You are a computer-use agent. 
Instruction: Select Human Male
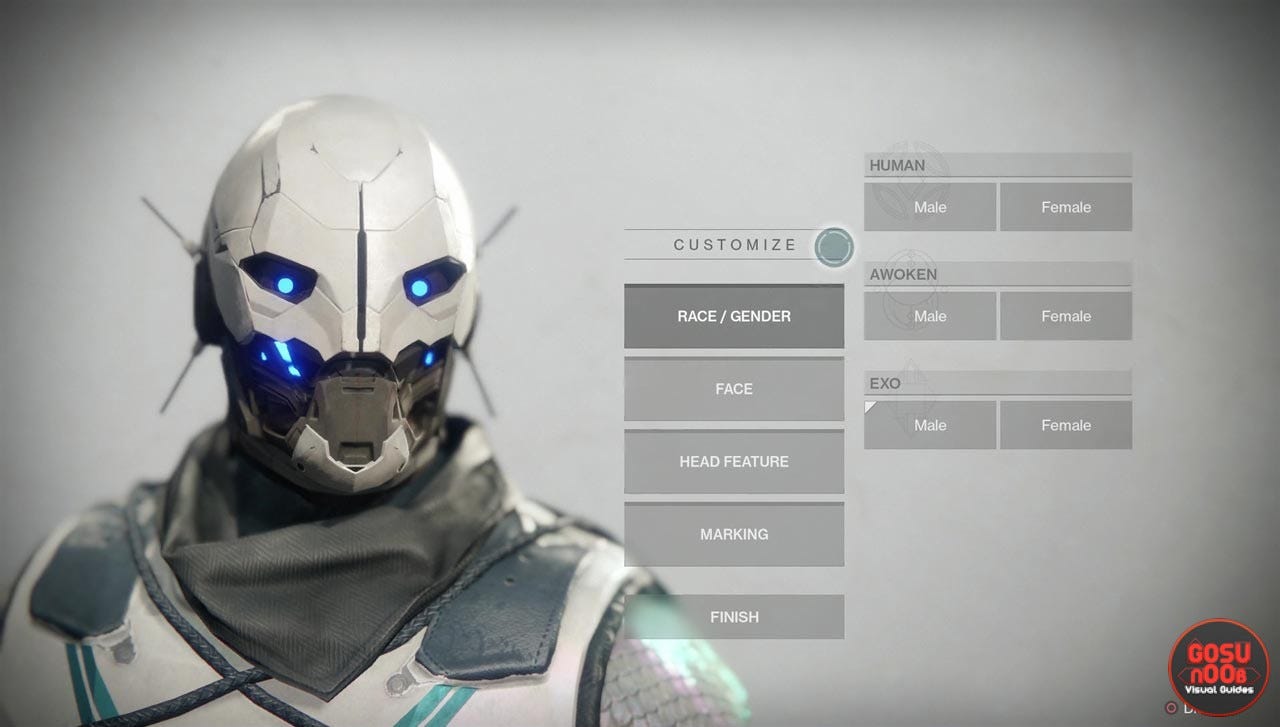pos(929,207)
